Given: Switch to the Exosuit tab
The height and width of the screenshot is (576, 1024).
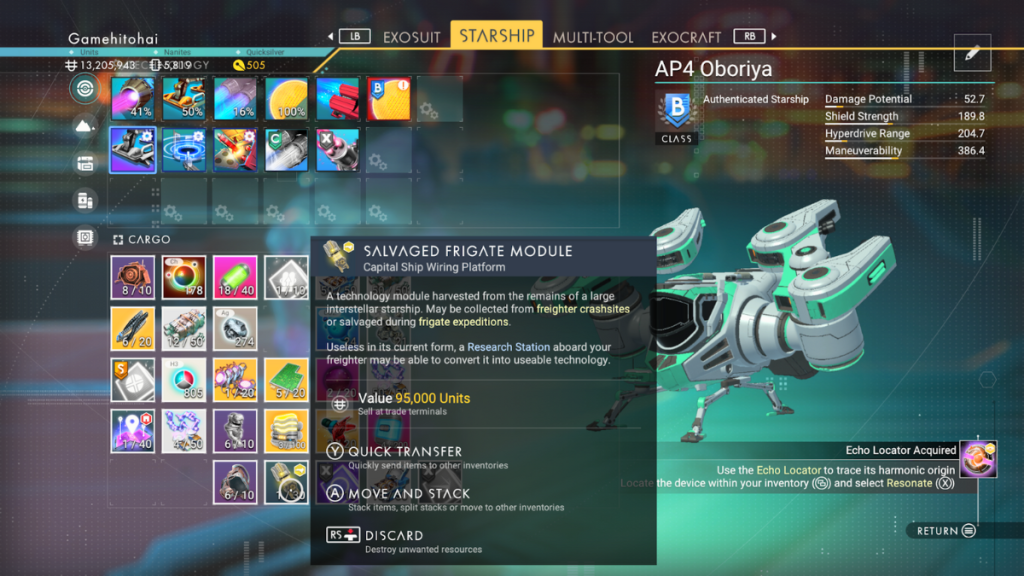Looking at the screenshot, I should (x=413, y=37).
